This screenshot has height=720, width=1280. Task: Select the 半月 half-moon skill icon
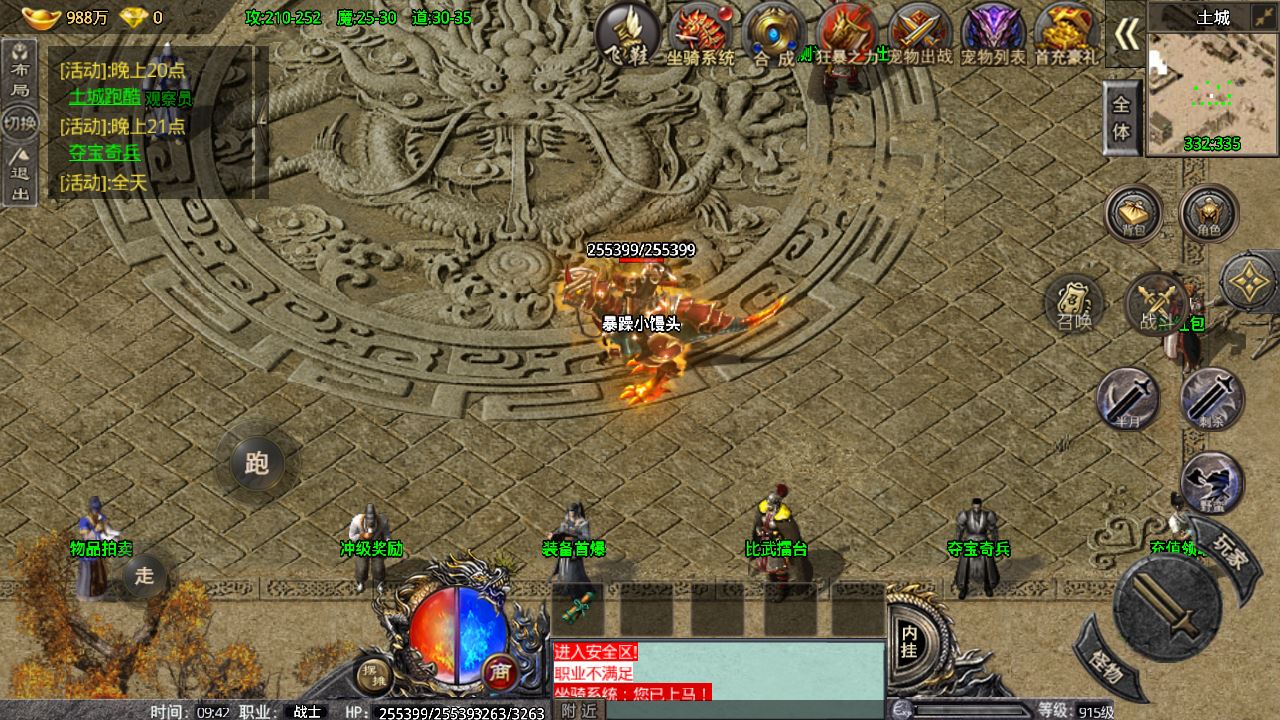tap(1129, 398)
